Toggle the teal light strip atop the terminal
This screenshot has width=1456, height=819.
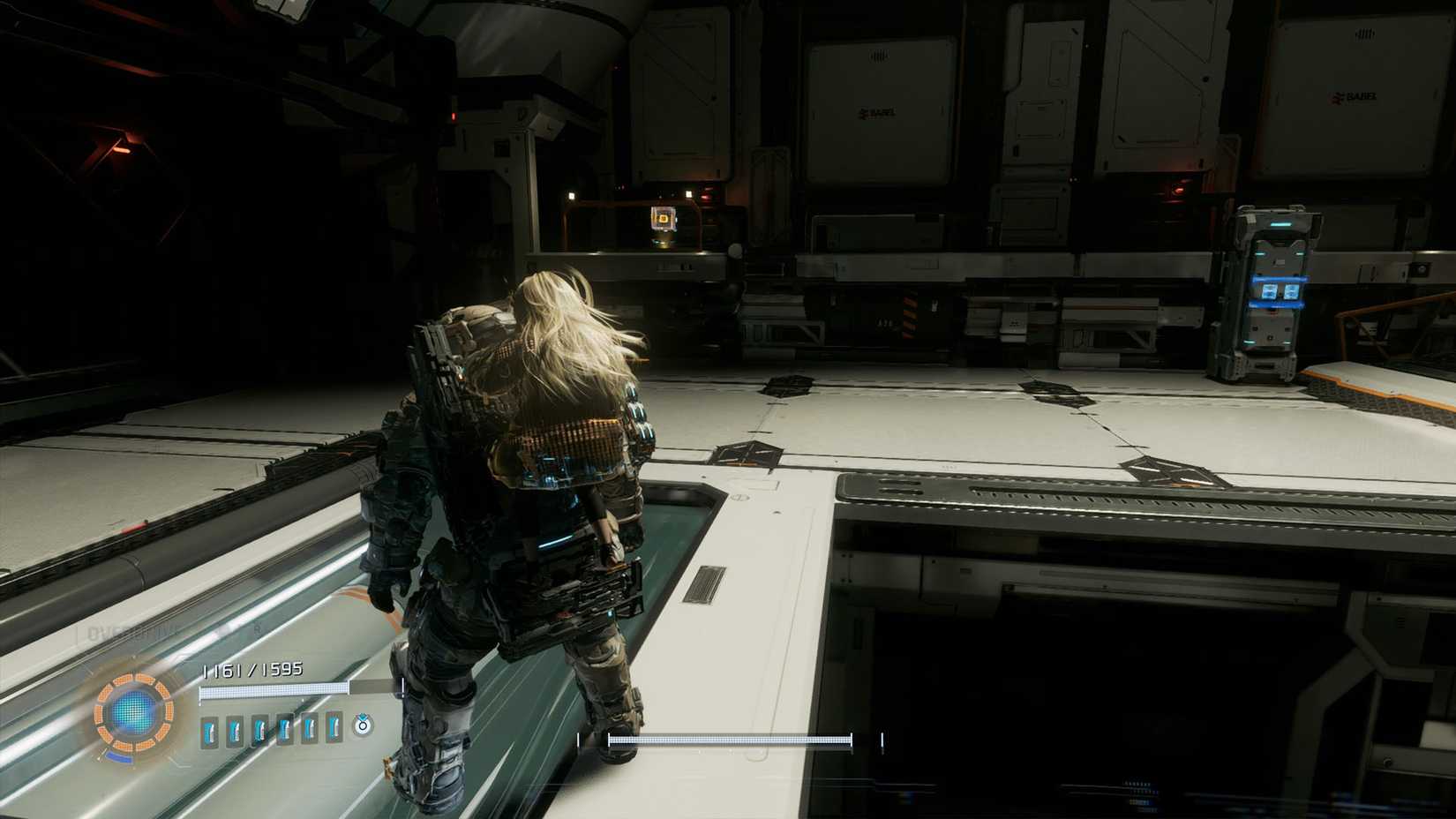(1280, 223)
